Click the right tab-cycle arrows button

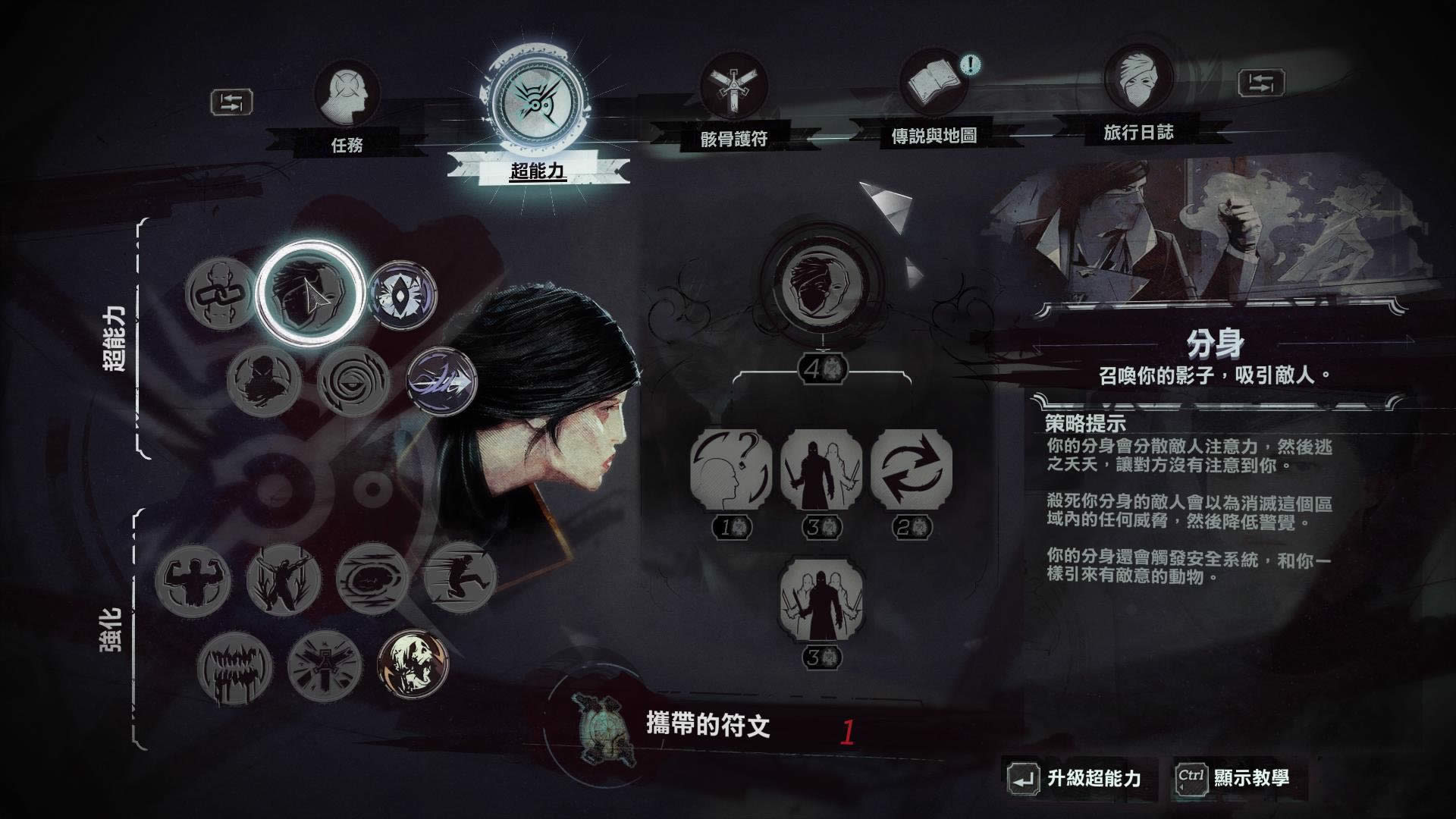click(x=1260, y=83)
